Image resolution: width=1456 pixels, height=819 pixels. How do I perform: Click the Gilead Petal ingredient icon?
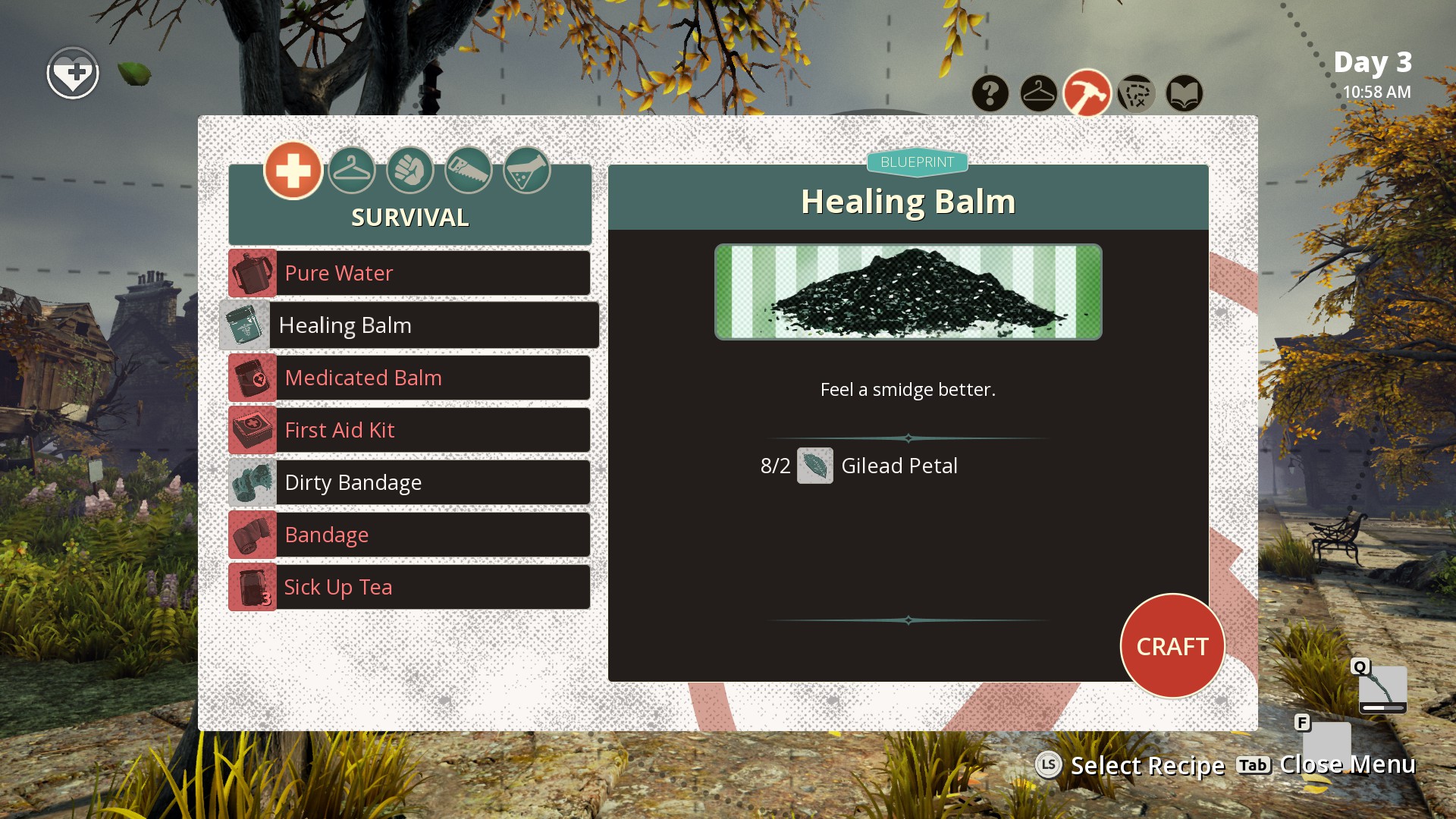tap(815, 466)
